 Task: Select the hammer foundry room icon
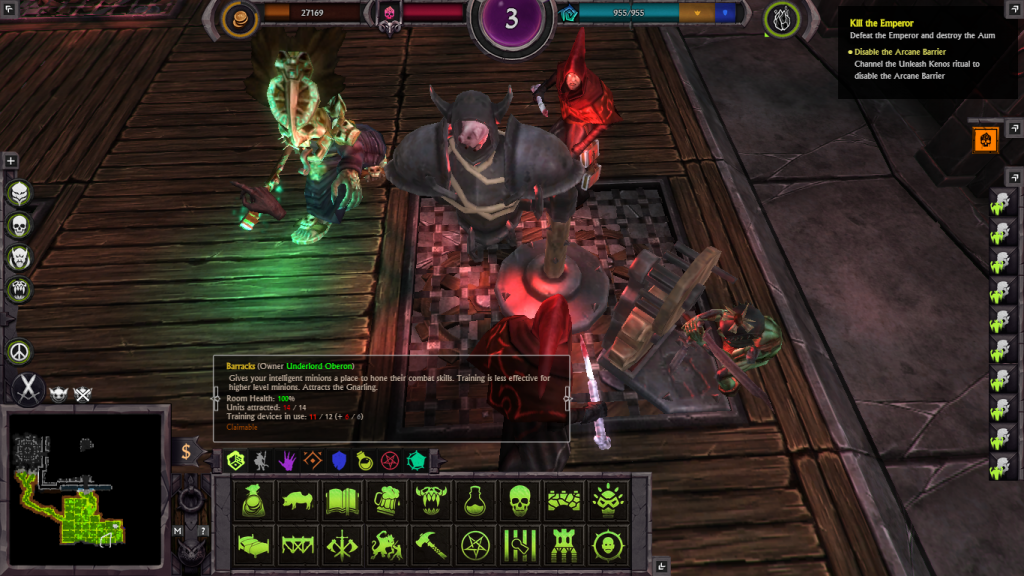click(x=432, y=545)
